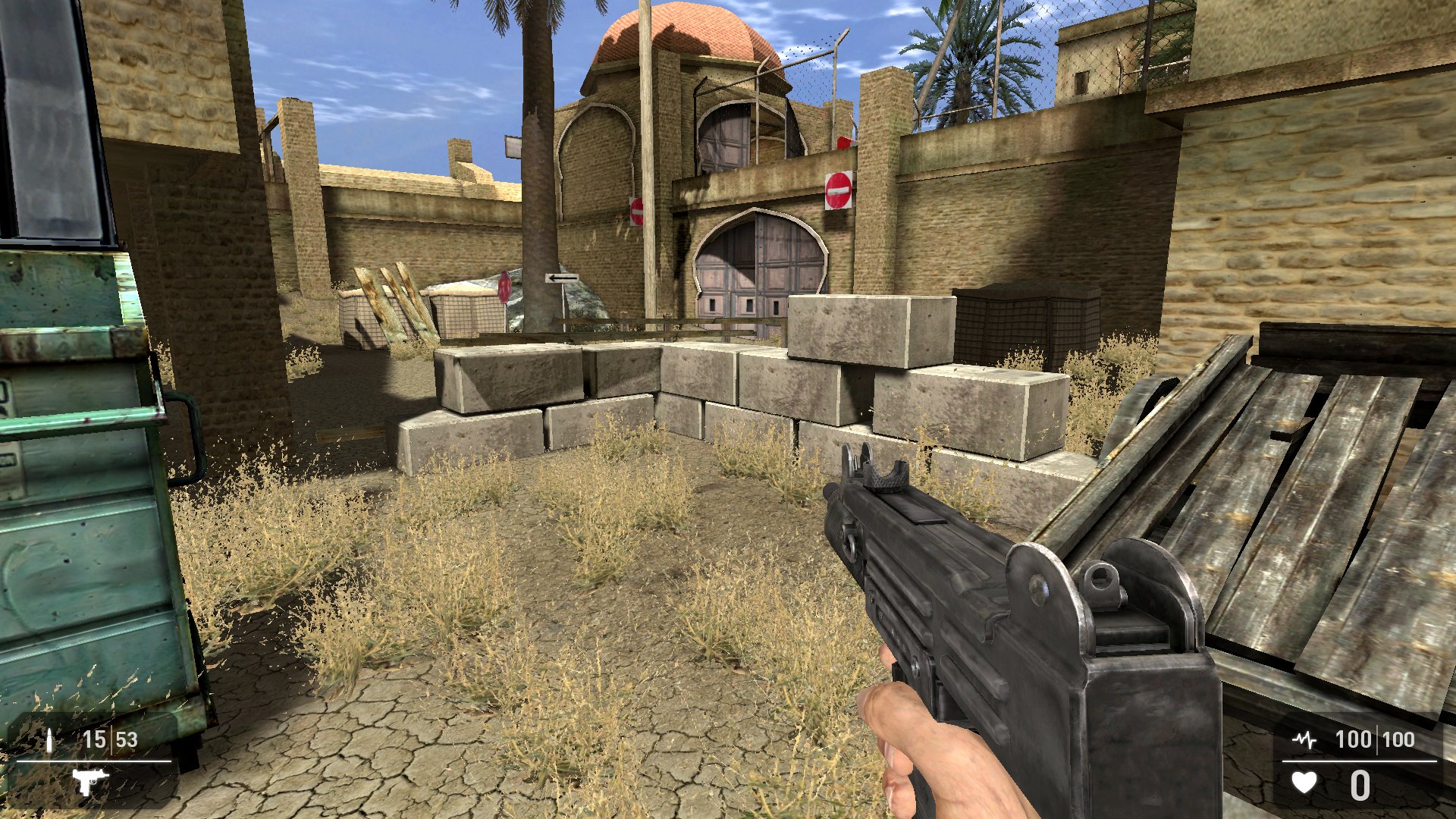Screen dimensions: 1456x819
Task: Click the green dumpster on the left
Action: pyautogui.click(x=91, y=493)
